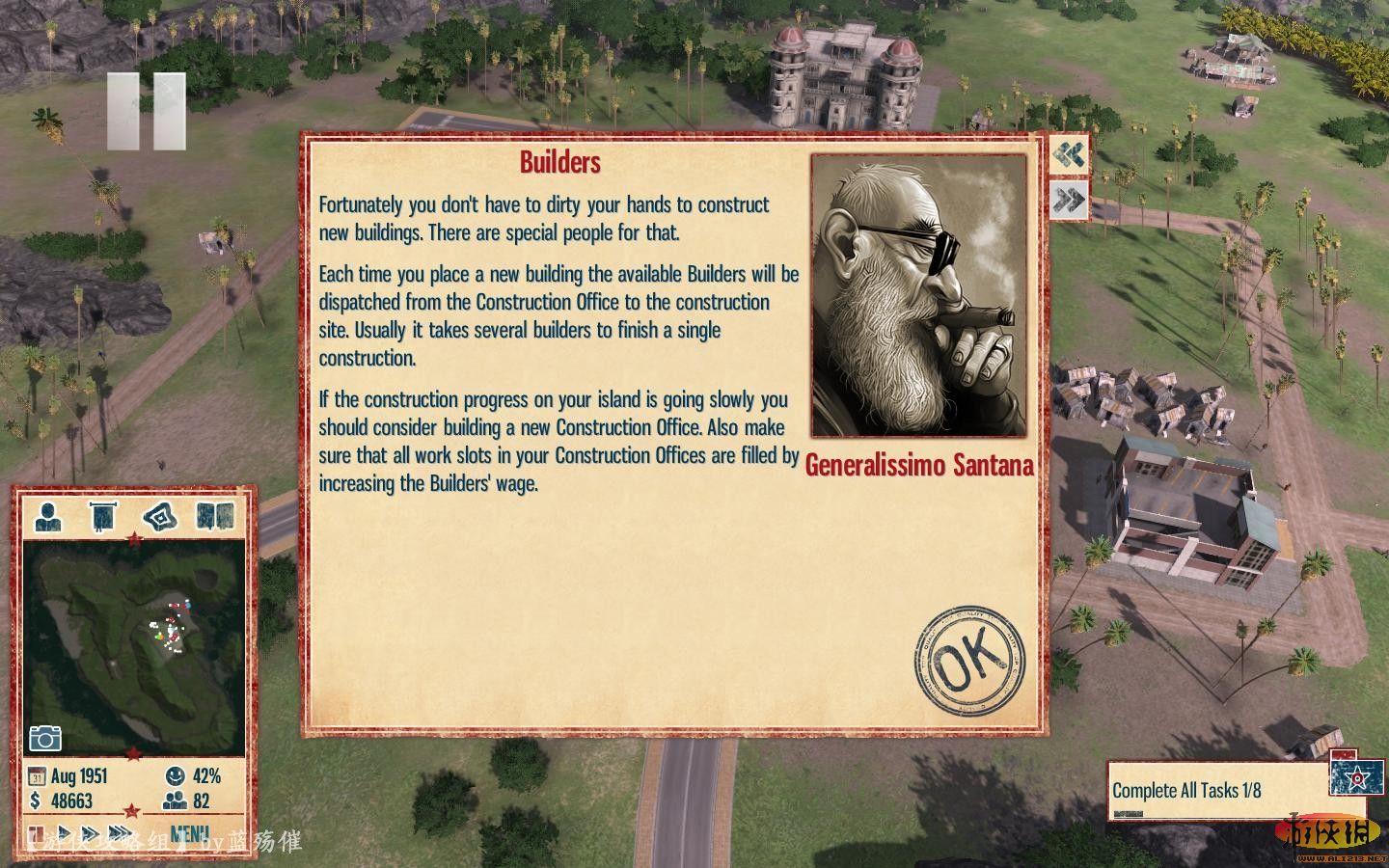
Task: Set game speed to fast double arrow
Action: coord(91,833)
